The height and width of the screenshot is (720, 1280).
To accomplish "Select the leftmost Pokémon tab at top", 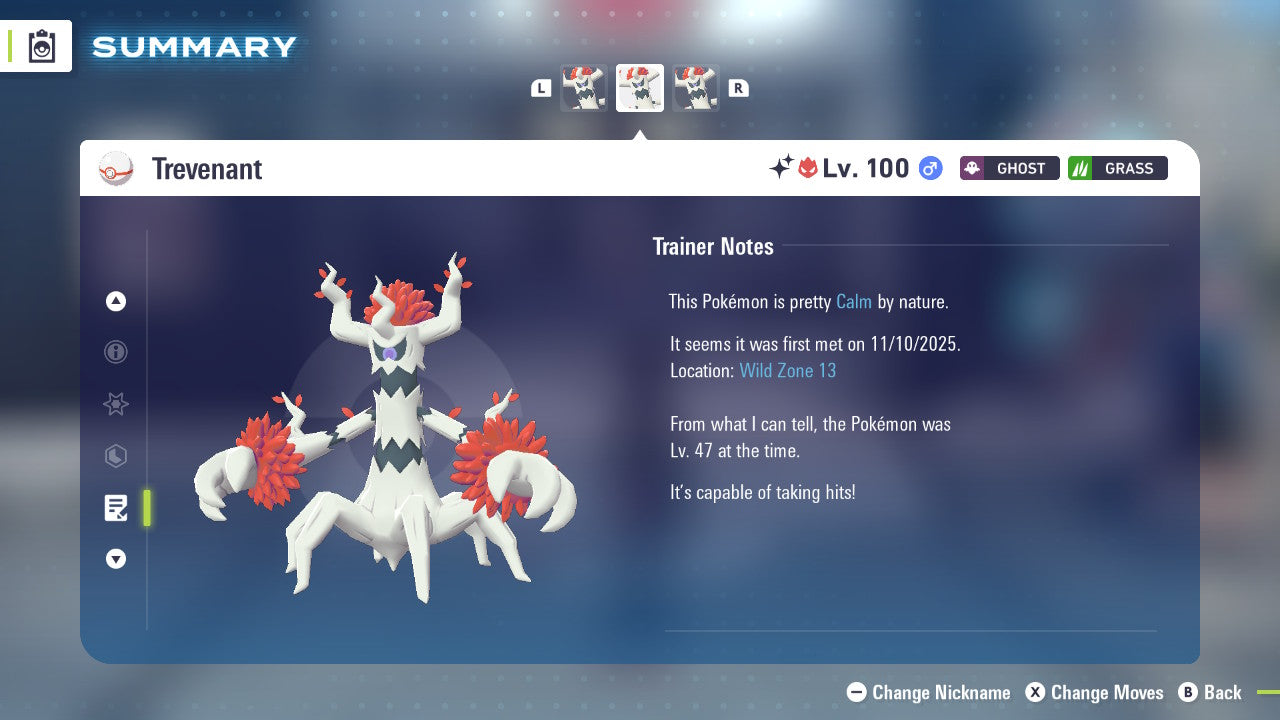I will click(584, 87).
